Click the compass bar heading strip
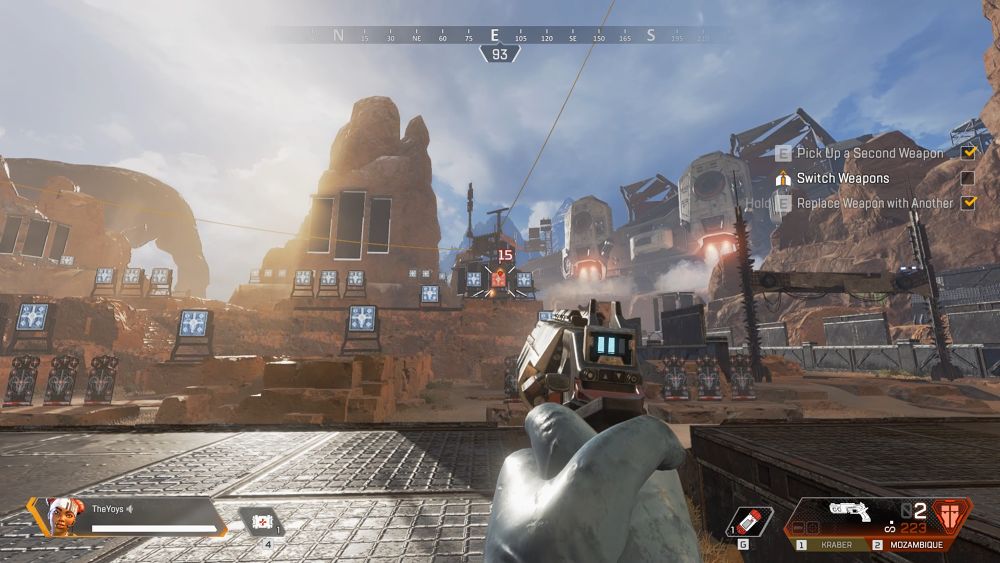 coord(500,35)
